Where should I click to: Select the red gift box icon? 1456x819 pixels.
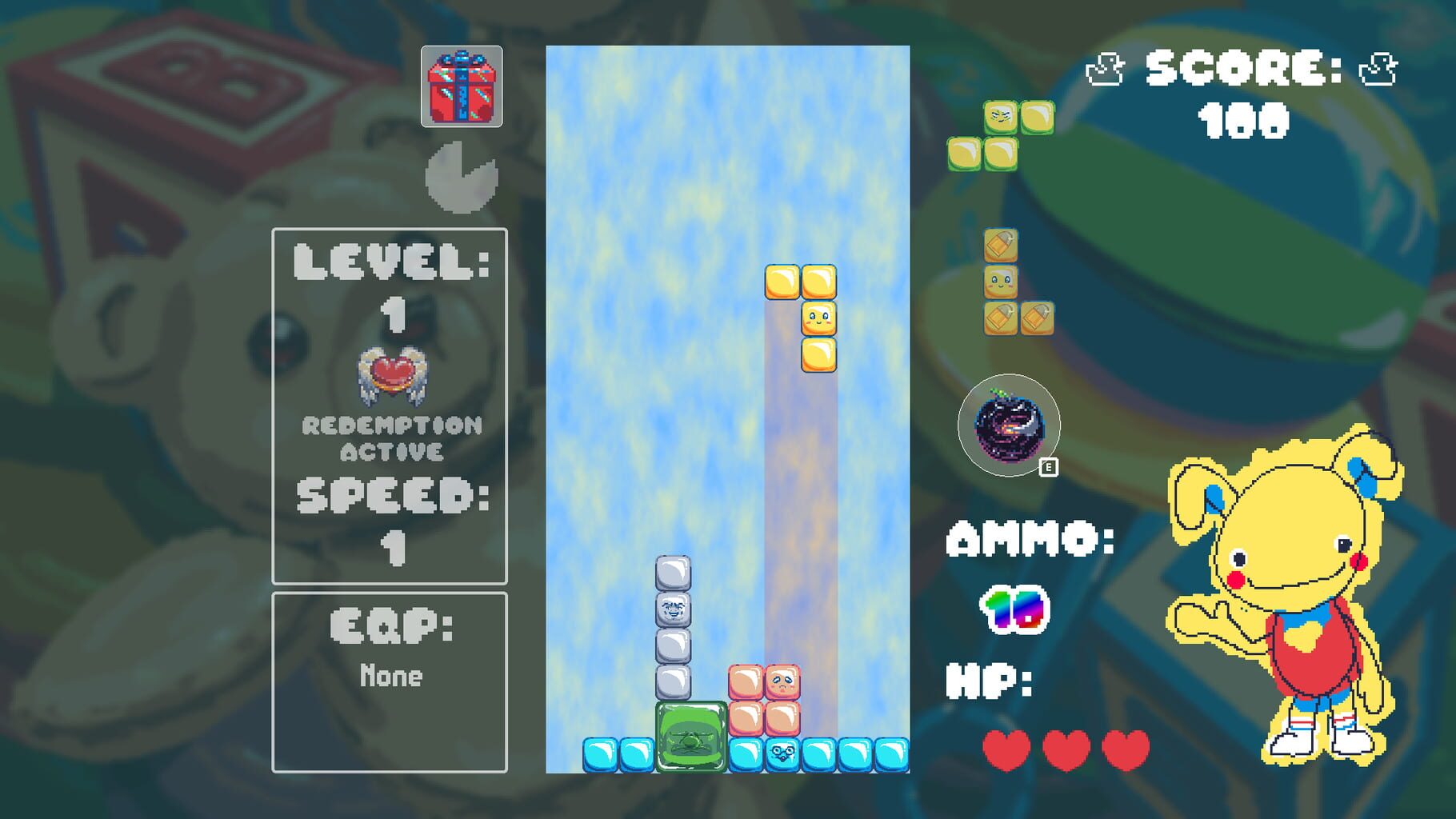(x=462, y=84)
